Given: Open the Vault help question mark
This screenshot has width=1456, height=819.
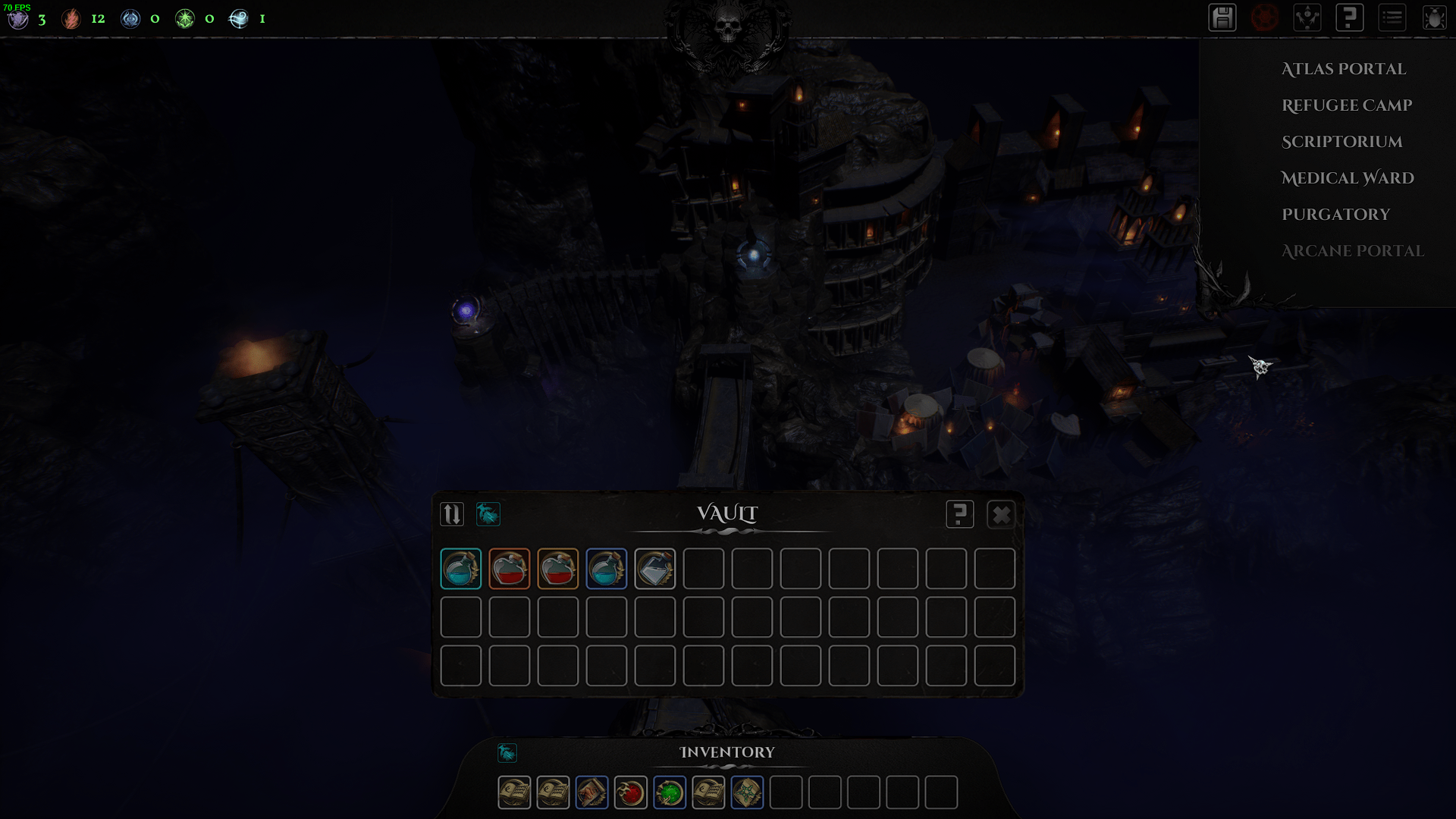Looking at the screenshot, I should point(959,515).
